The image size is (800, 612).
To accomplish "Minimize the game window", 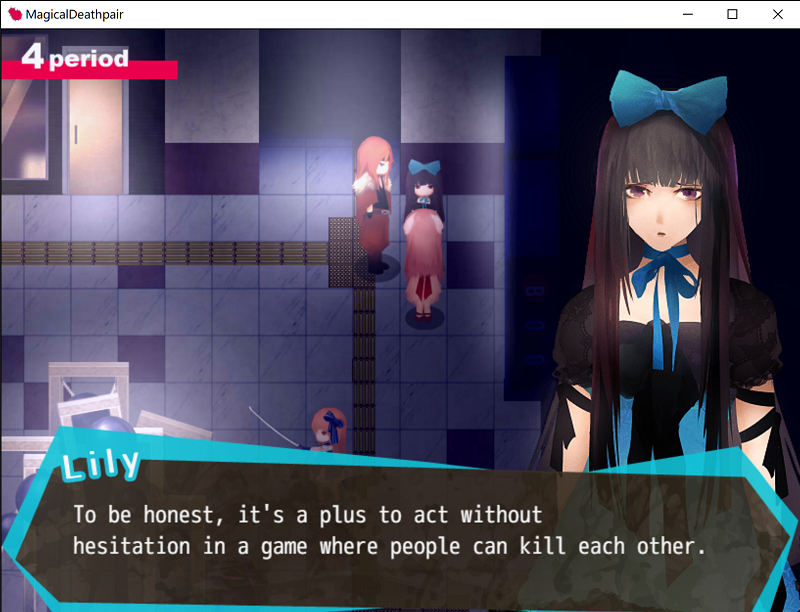I will [687, 14].
